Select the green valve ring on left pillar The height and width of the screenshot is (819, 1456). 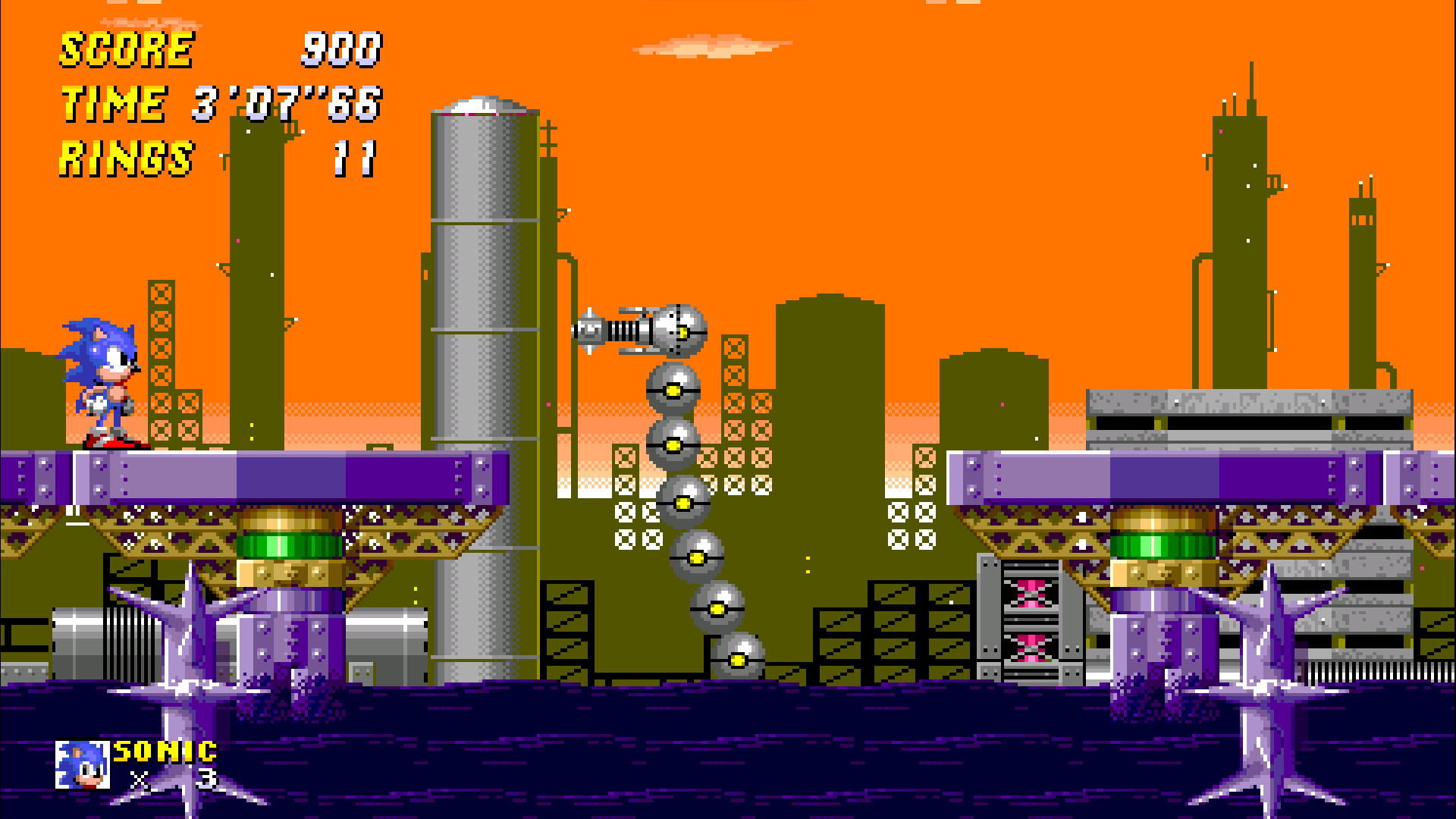tap(292, 546)
